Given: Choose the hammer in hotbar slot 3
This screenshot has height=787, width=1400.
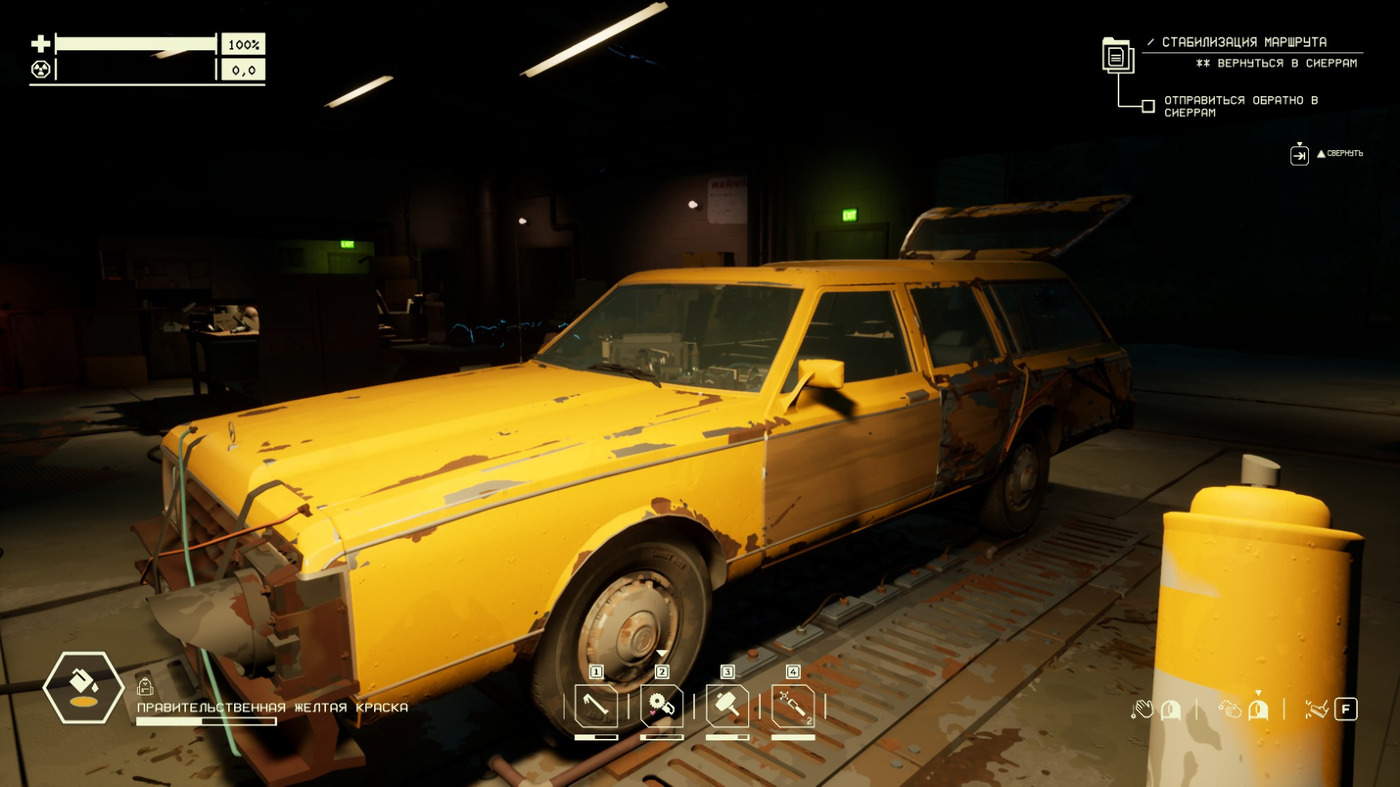Looking at the screenshot, I should pos(727,706).
